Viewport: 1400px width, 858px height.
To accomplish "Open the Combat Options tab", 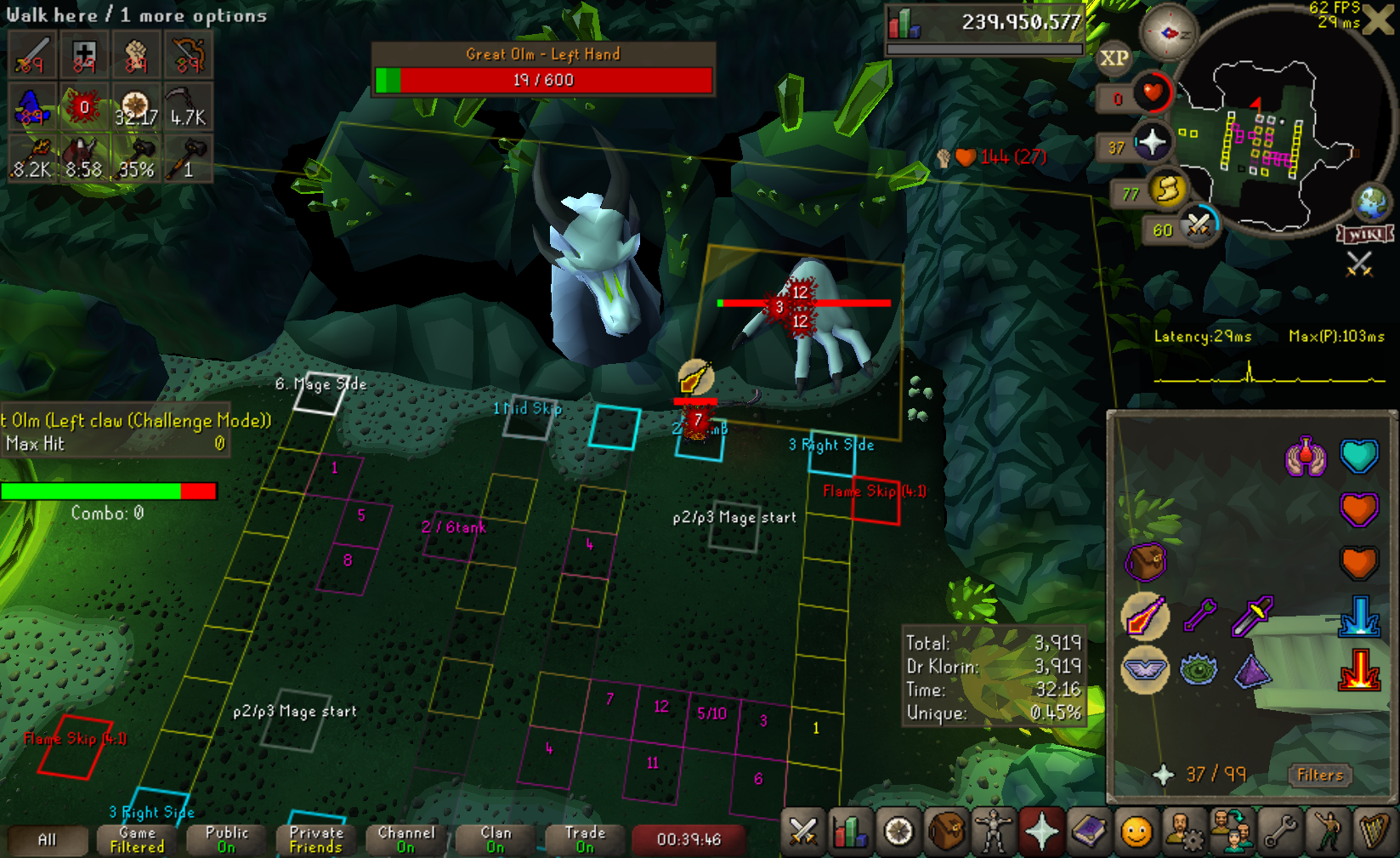I will (x=802, y=832).
